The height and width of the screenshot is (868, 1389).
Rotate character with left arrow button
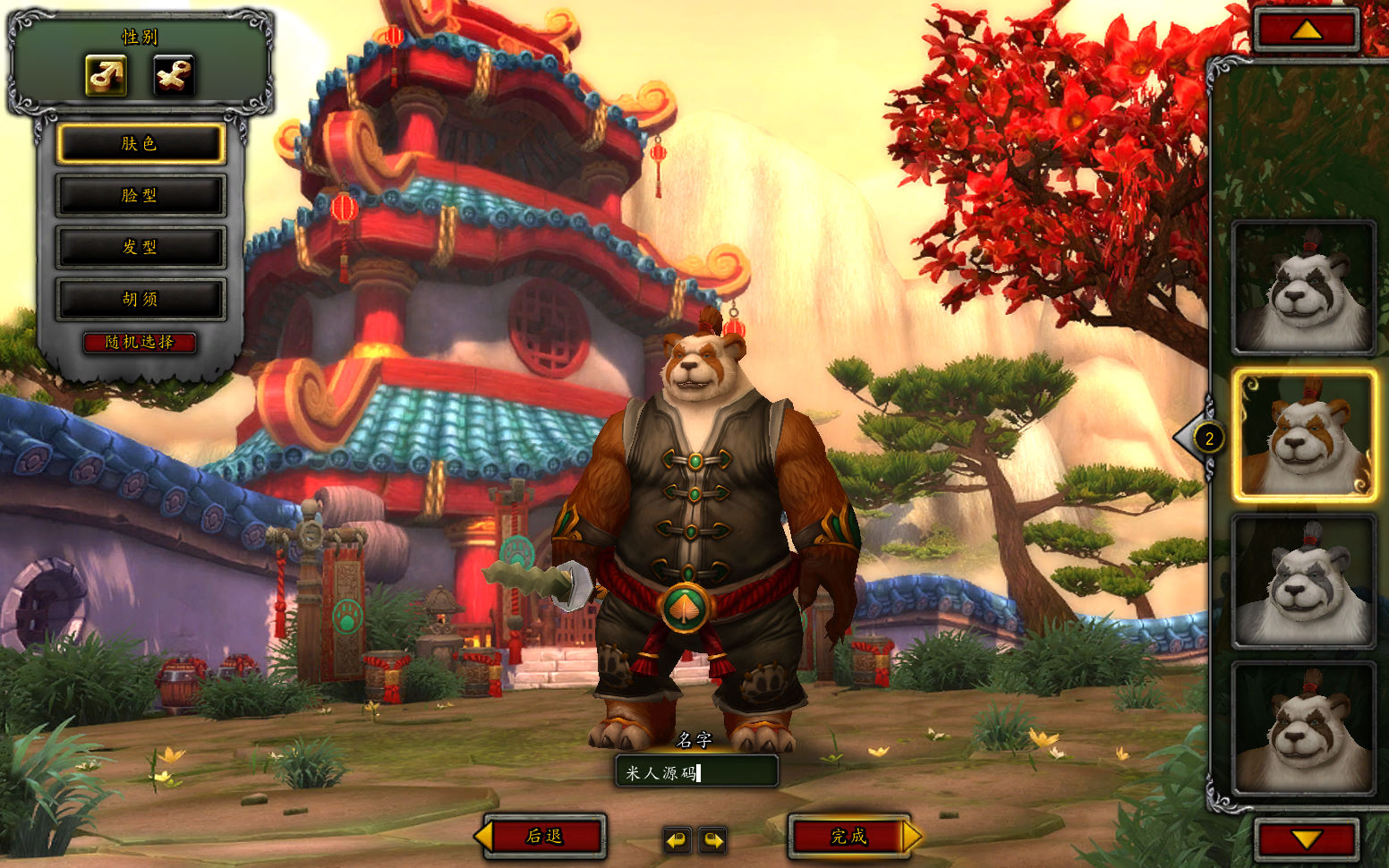pyautogui.click(x=677, y=840)
